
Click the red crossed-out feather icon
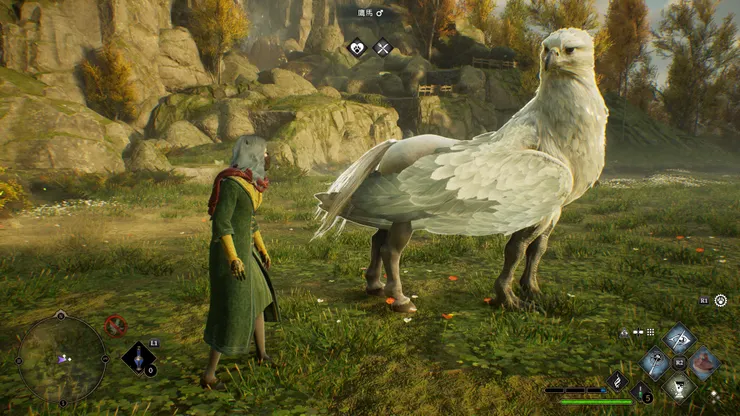[x=116, y=325]
